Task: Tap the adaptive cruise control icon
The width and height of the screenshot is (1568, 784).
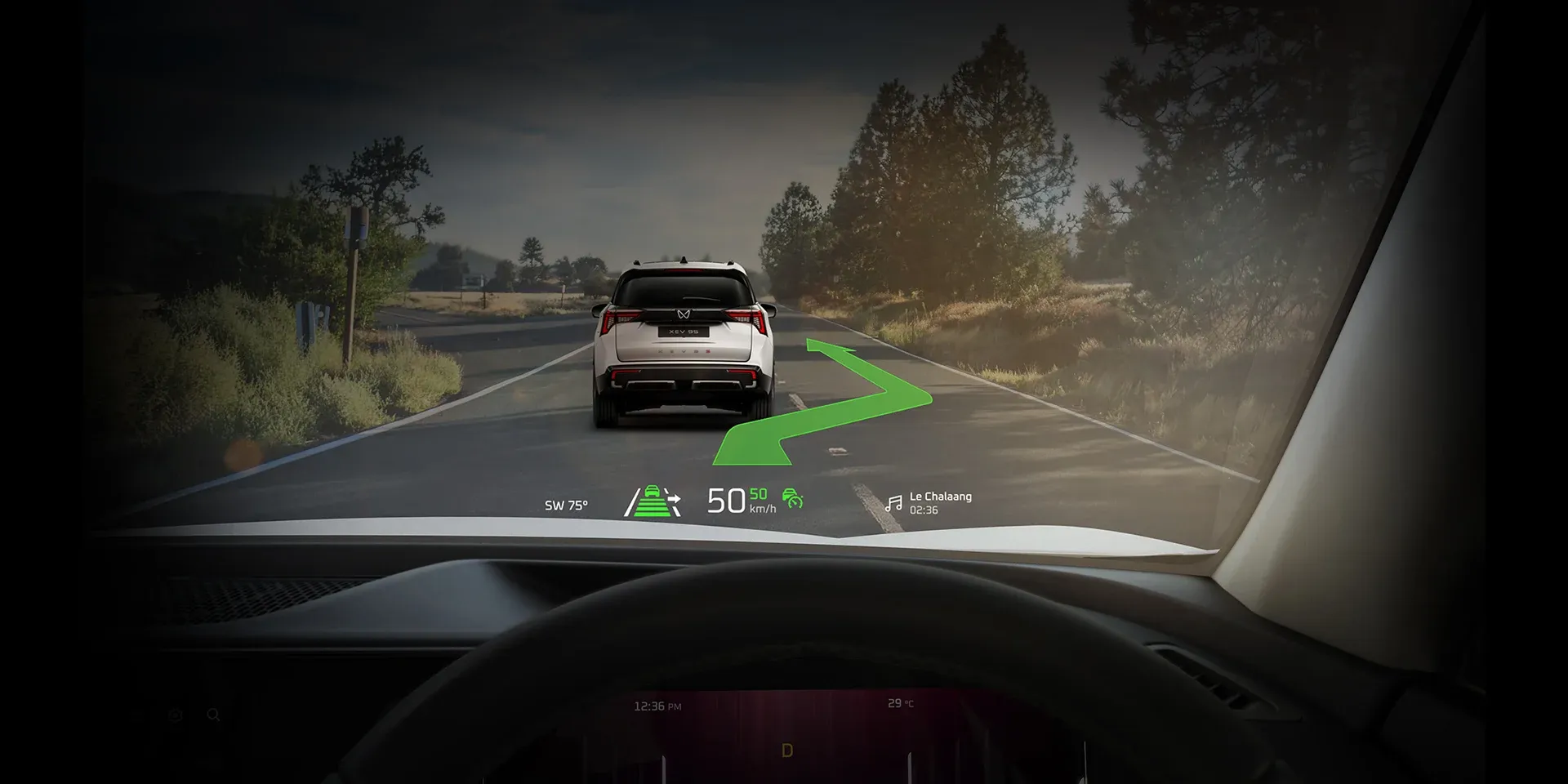Action: point(792,498)
